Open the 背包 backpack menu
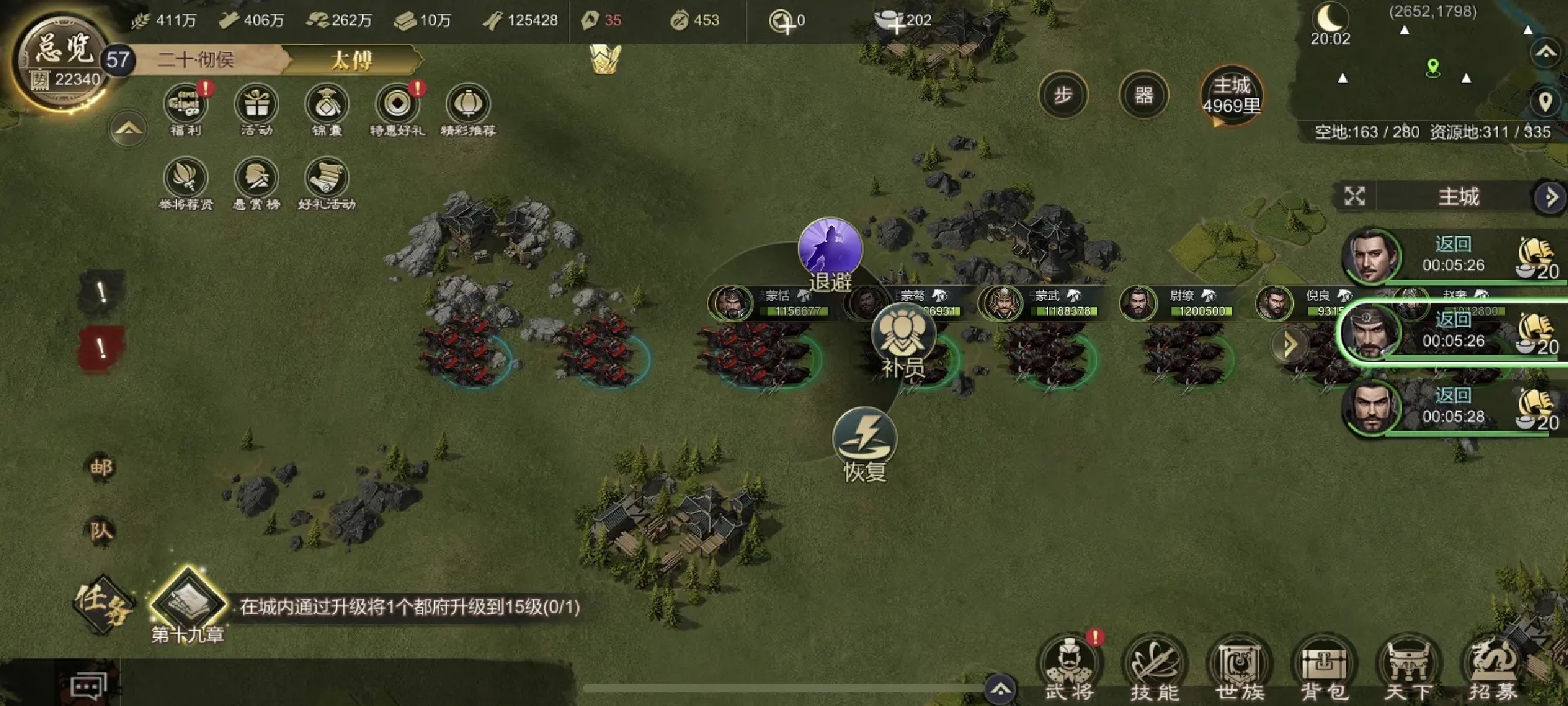The image size is (1568, 706). (1324, 668)
